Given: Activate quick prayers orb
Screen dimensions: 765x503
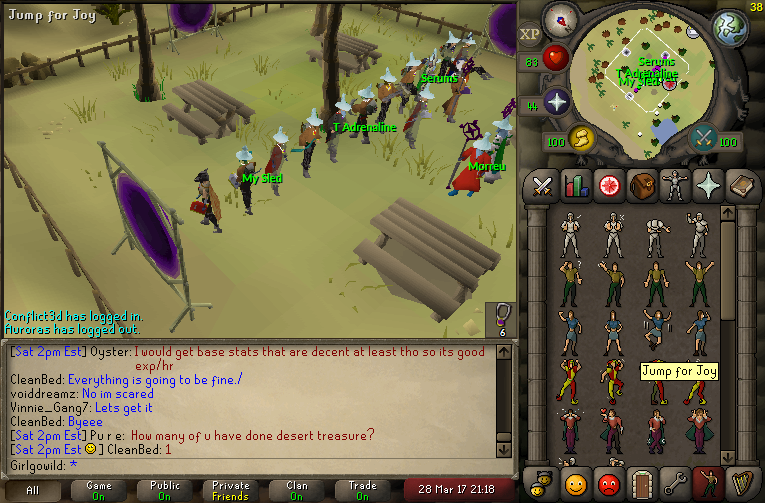Looking at the screenshot, I should [x=556, y=102].
